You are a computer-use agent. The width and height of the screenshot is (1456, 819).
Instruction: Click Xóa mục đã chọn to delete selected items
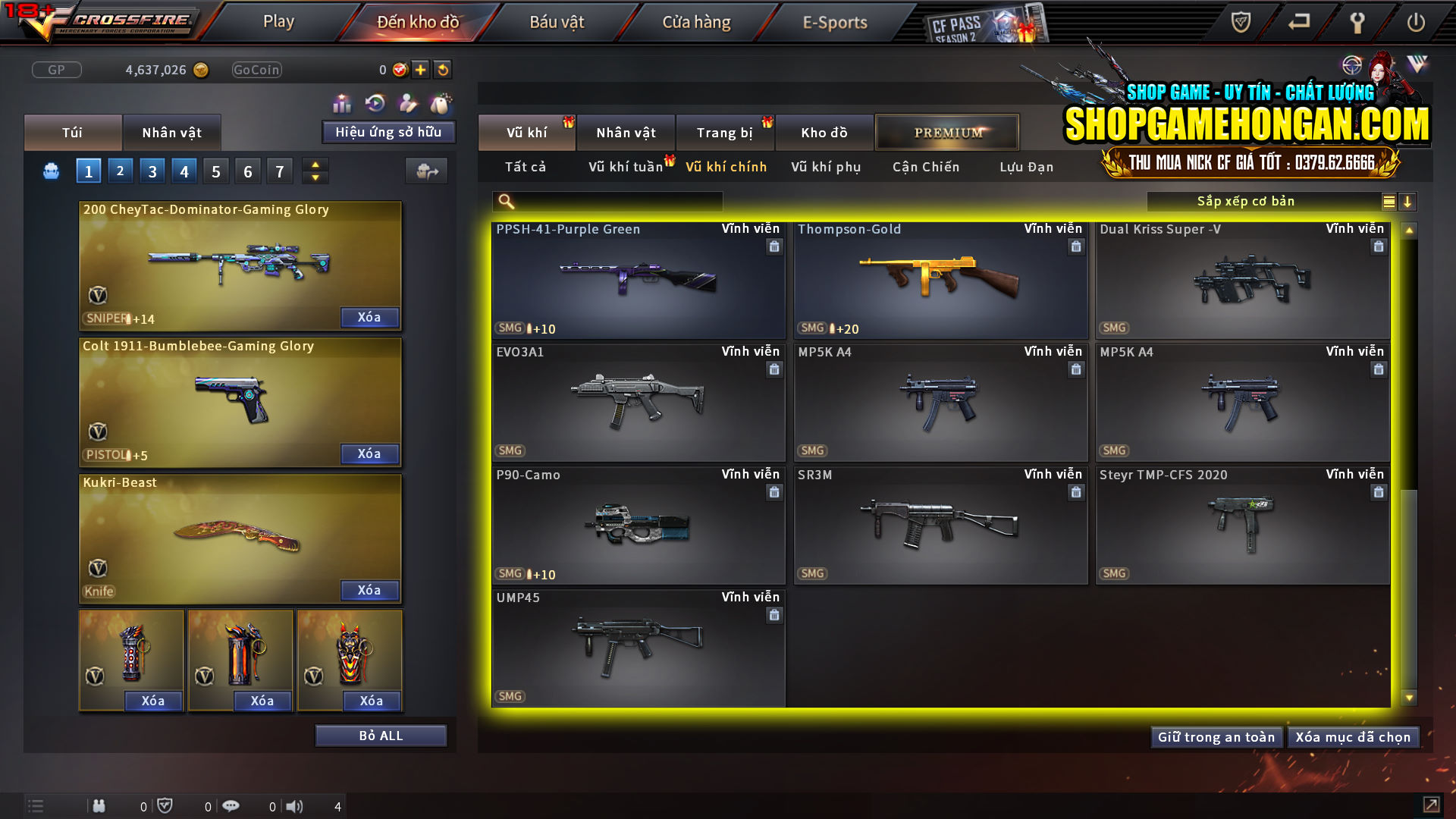[x=1354, y=736]
